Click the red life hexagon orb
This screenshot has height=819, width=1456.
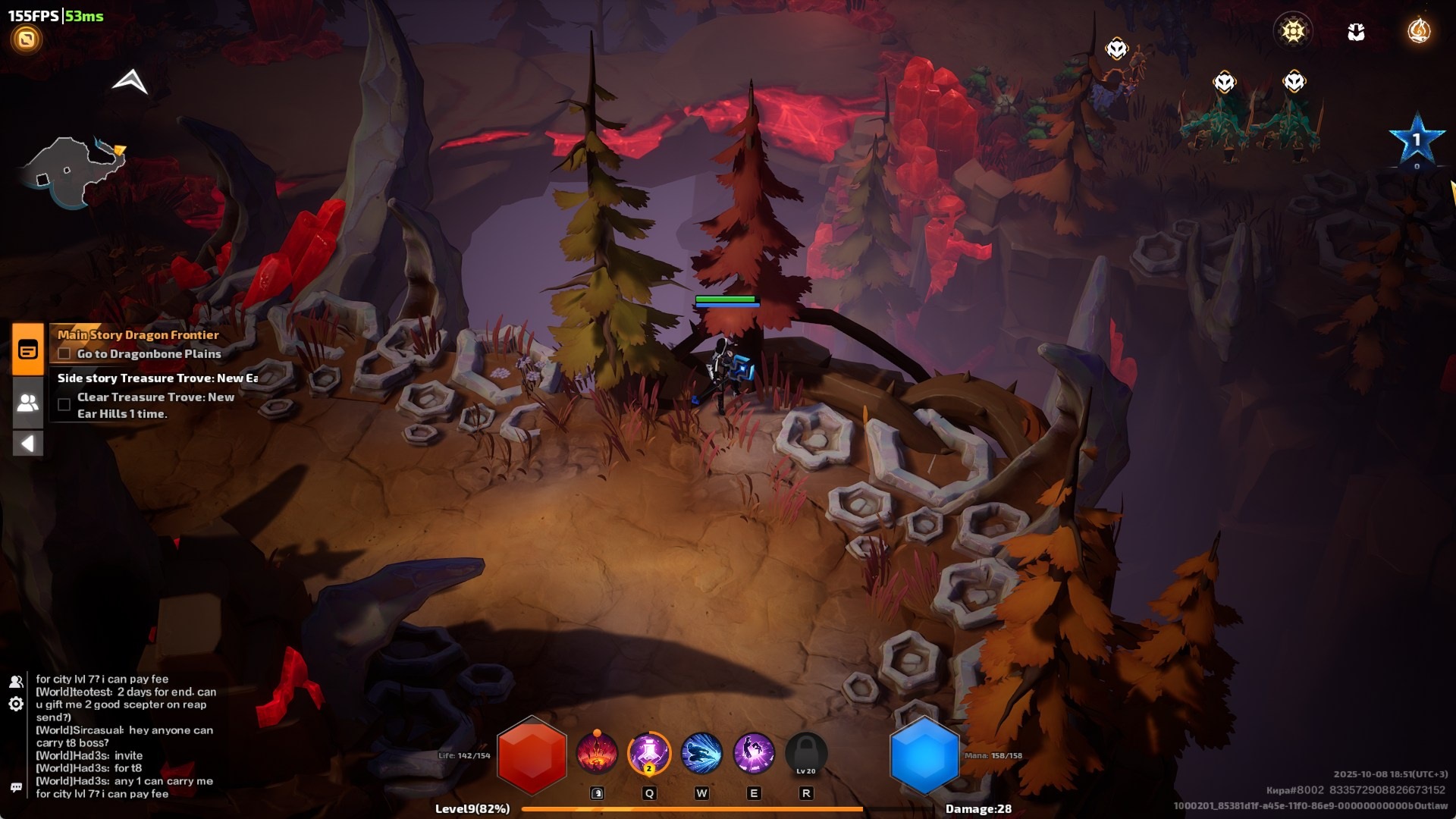click(x=532, y=756)
